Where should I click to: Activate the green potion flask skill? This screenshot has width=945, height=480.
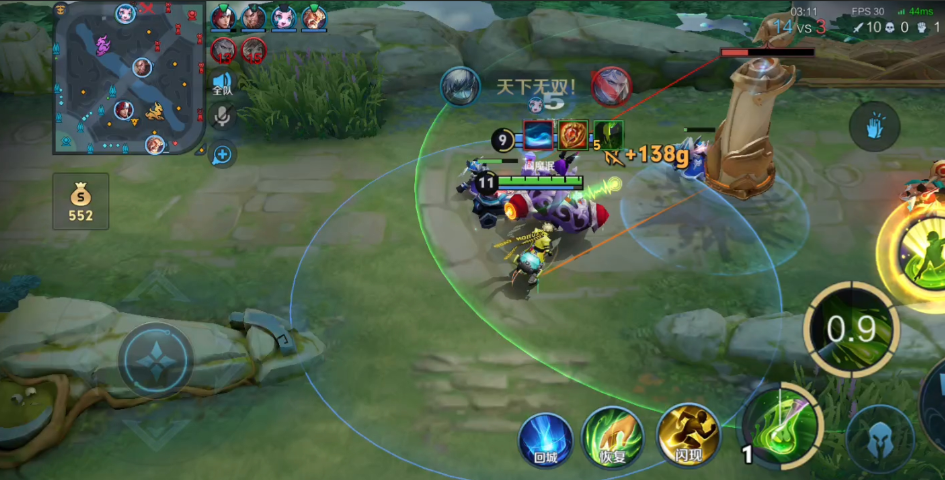coord(780,425)
